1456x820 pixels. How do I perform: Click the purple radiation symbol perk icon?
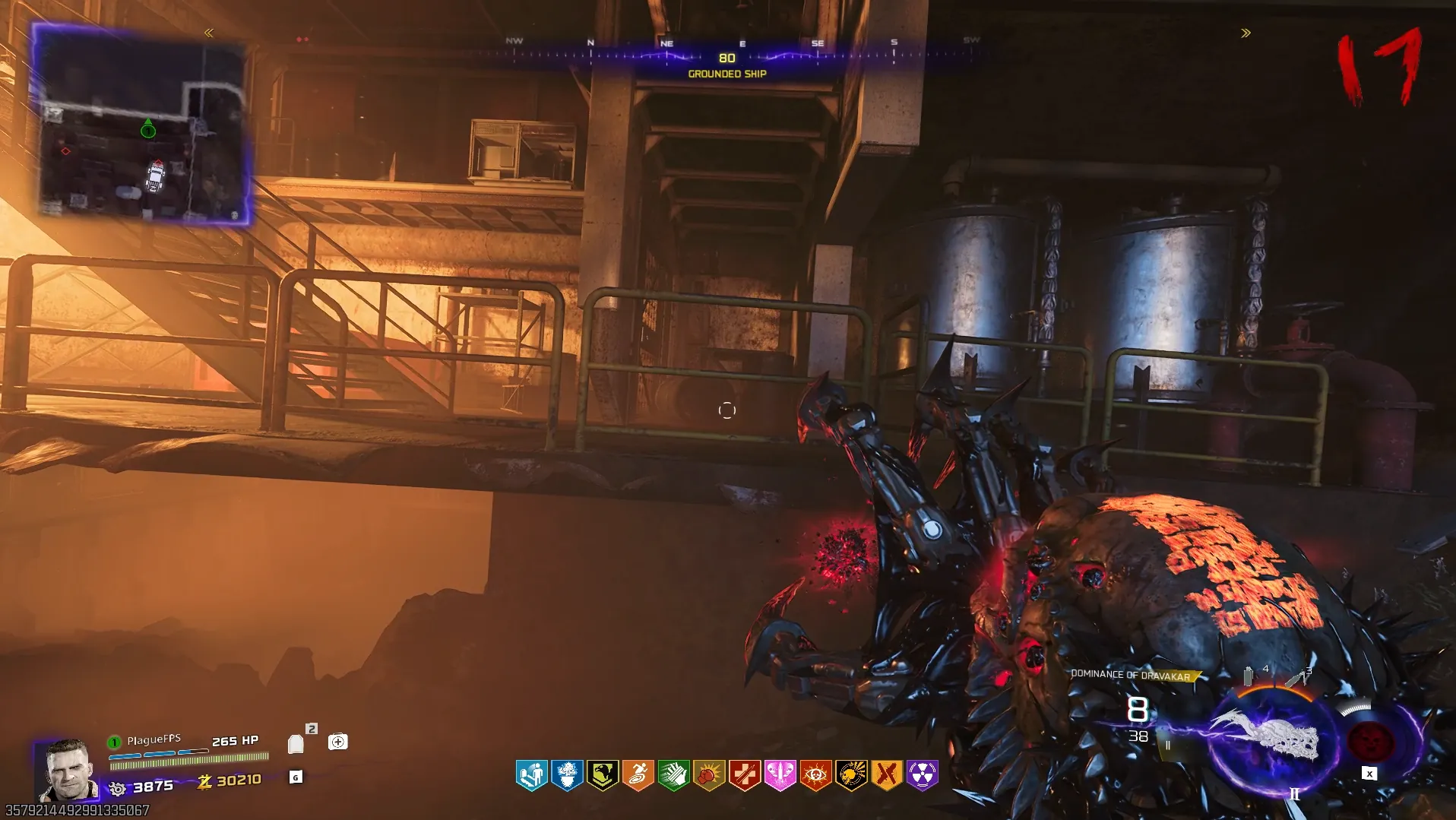click(923, 775)
